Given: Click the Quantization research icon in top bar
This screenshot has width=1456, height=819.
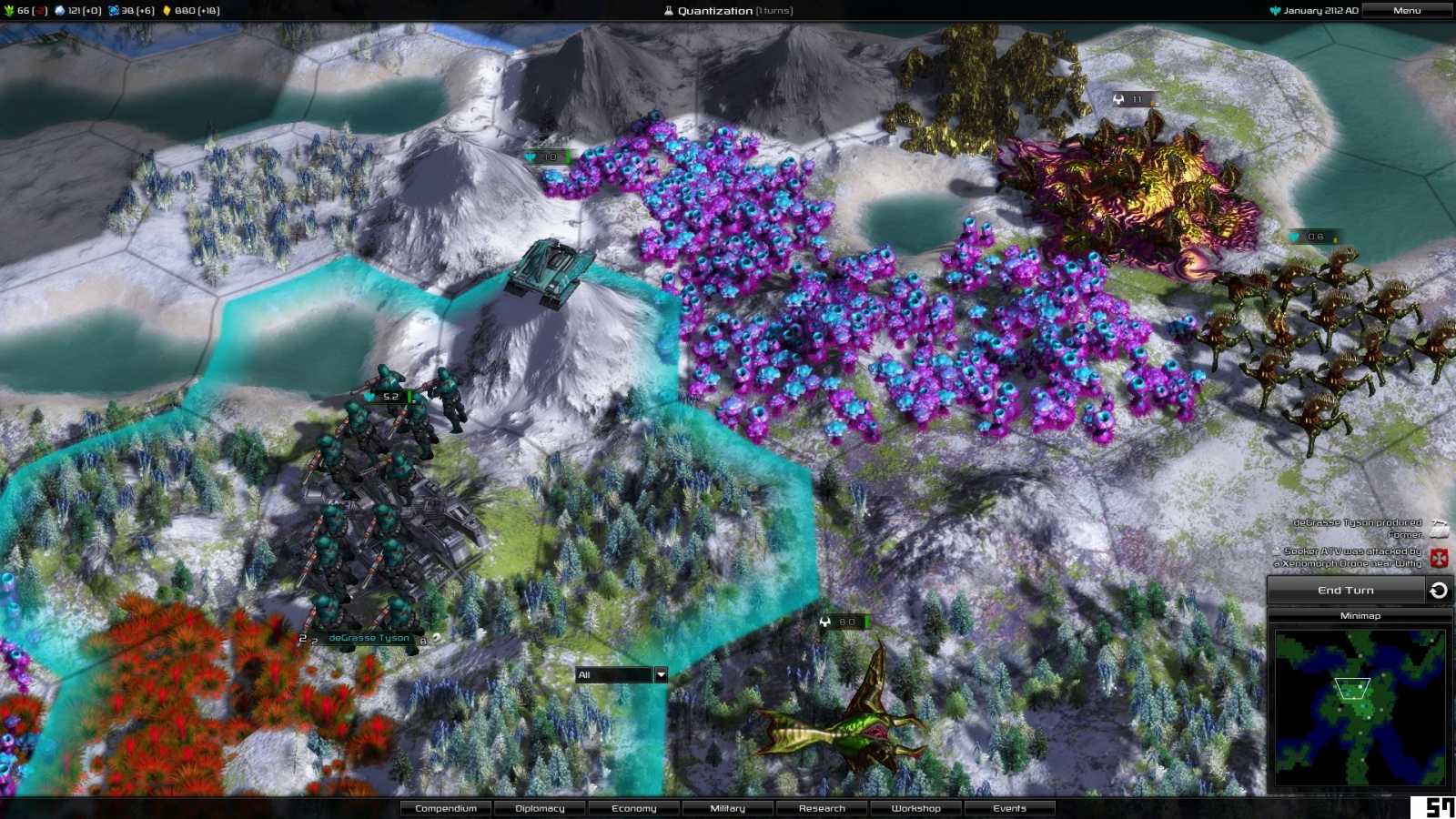Looking at the screenshot, I should [x=671, y=11].
